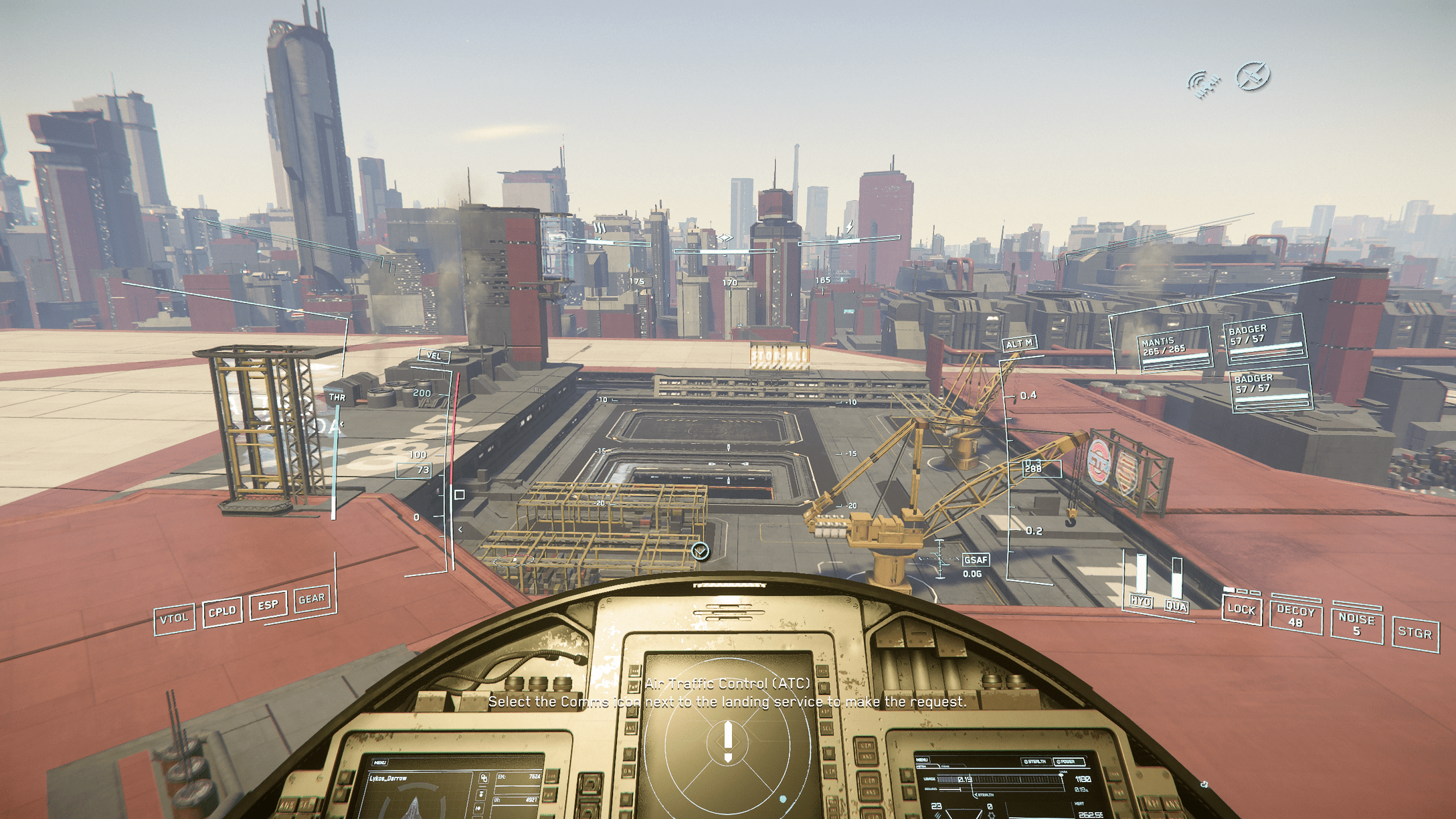The image size is (1456, 819).
Task: Switch to POWER mode on power screen
Action: (x=1067, y=761)
